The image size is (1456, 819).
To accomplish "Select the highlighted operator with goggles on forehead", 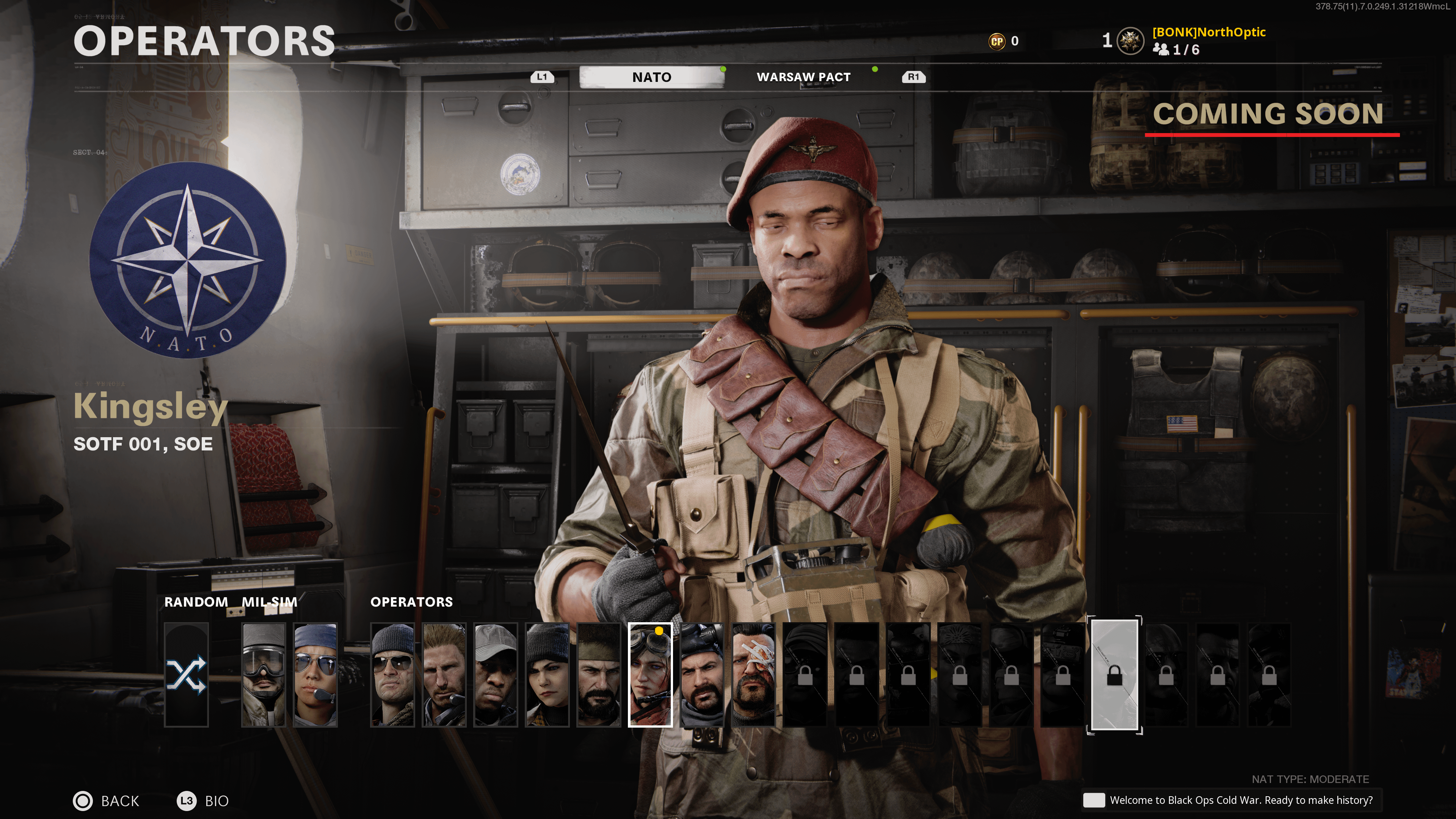I will coord(651,674).
